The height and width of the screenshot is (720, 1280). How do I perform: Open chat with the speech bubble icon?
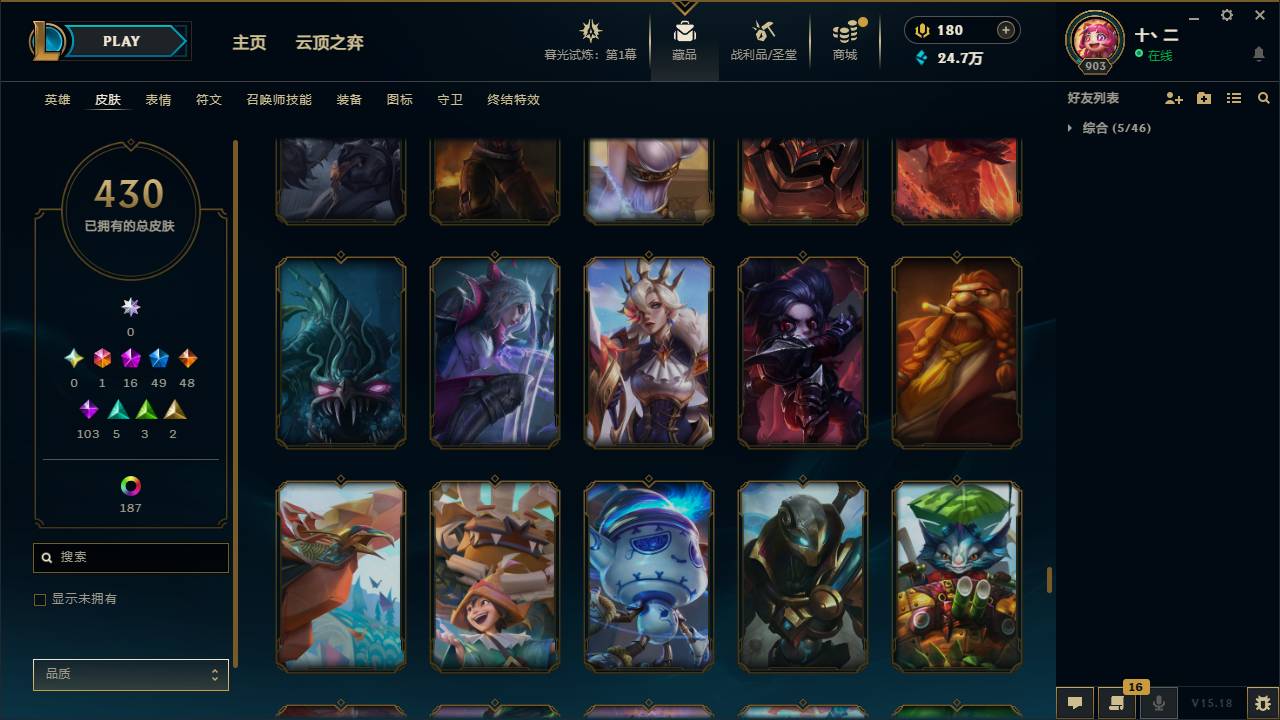(x=1075, y=703)
